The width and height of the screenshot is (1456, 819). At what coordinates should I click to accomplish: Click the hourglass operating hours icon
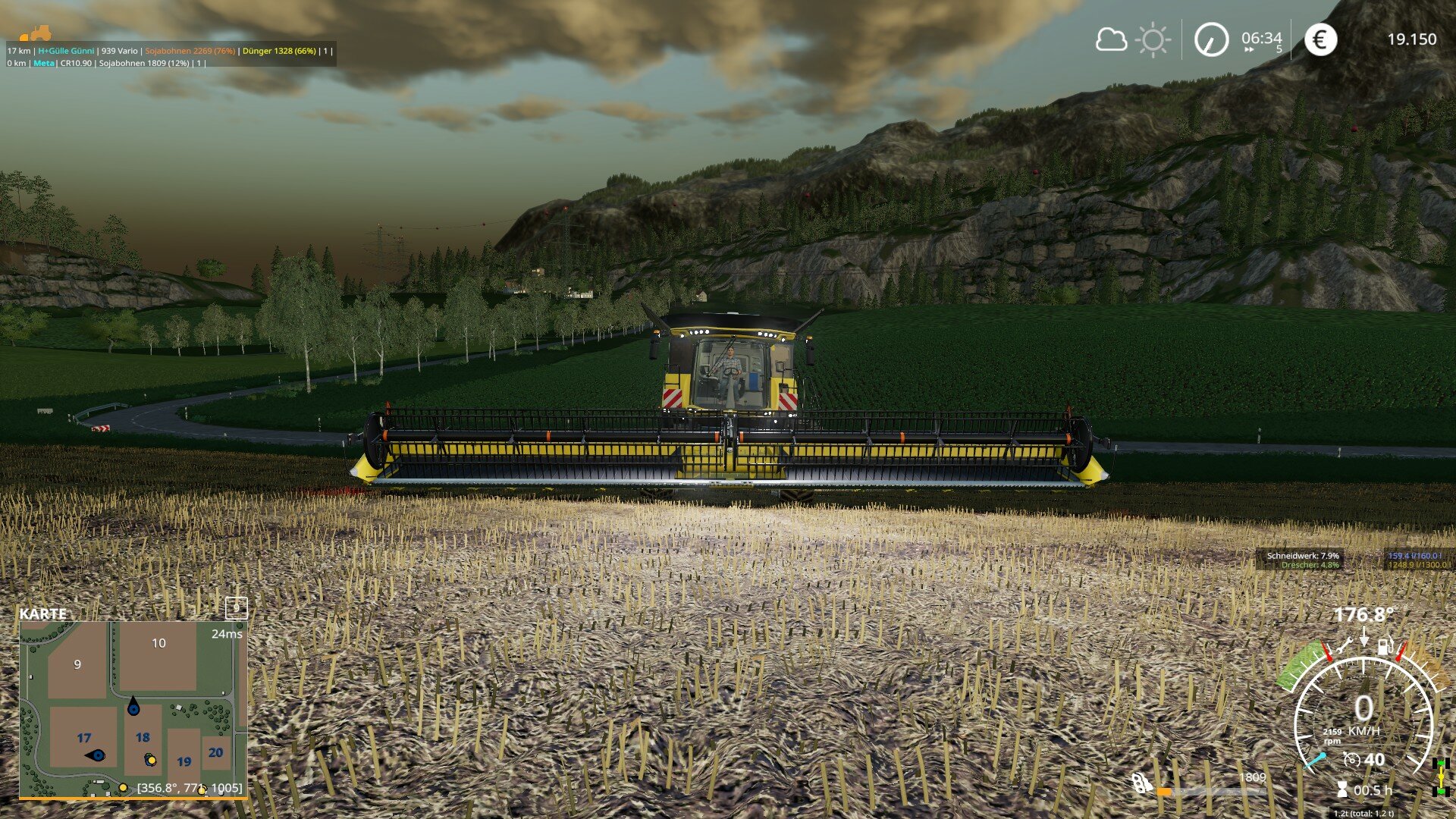tap(1342, 790)
